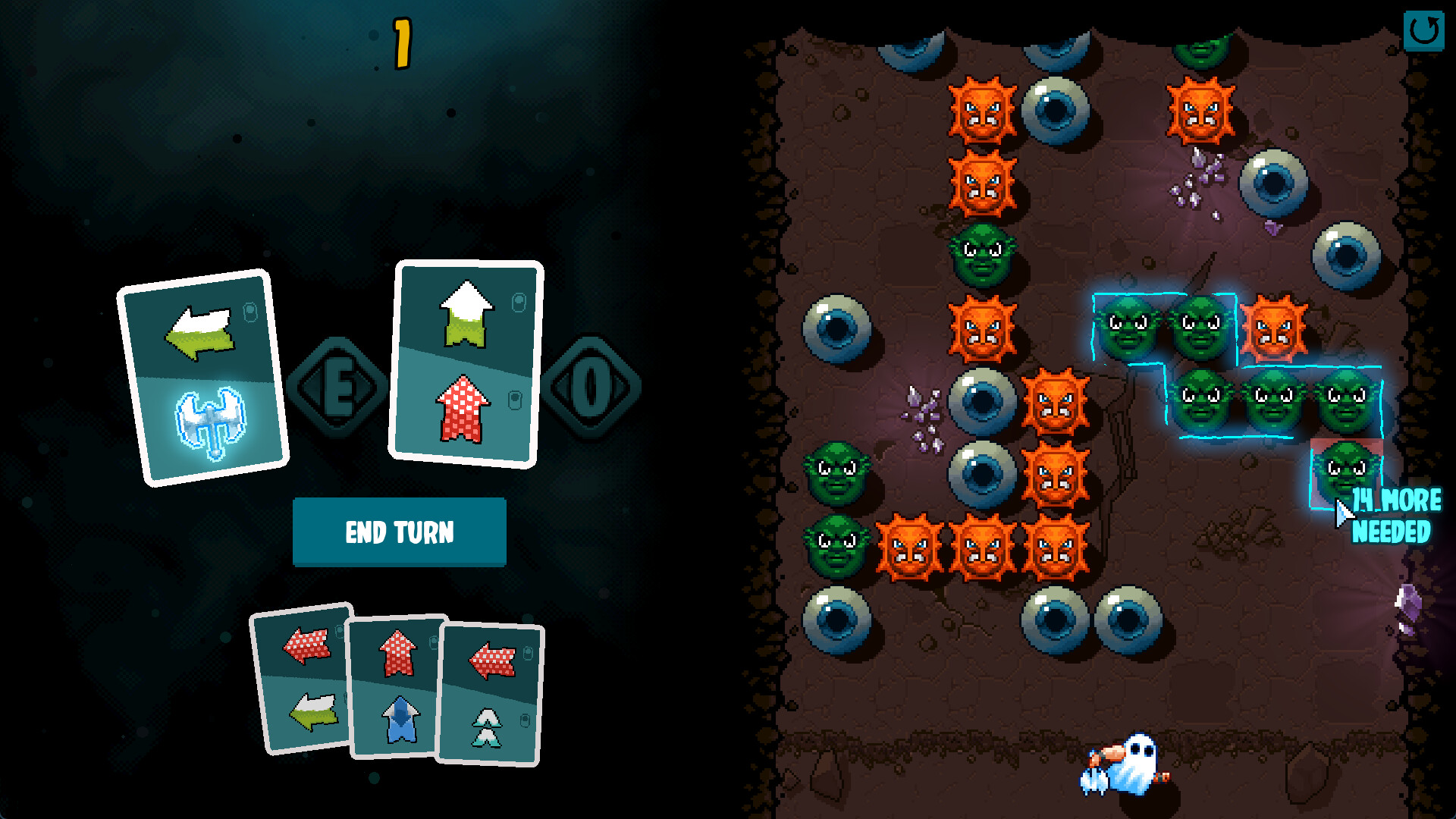Click the turn counter showing 1
Viewport: 1456px width, 819px height.
pyautogui.click(x=400, y=44)
